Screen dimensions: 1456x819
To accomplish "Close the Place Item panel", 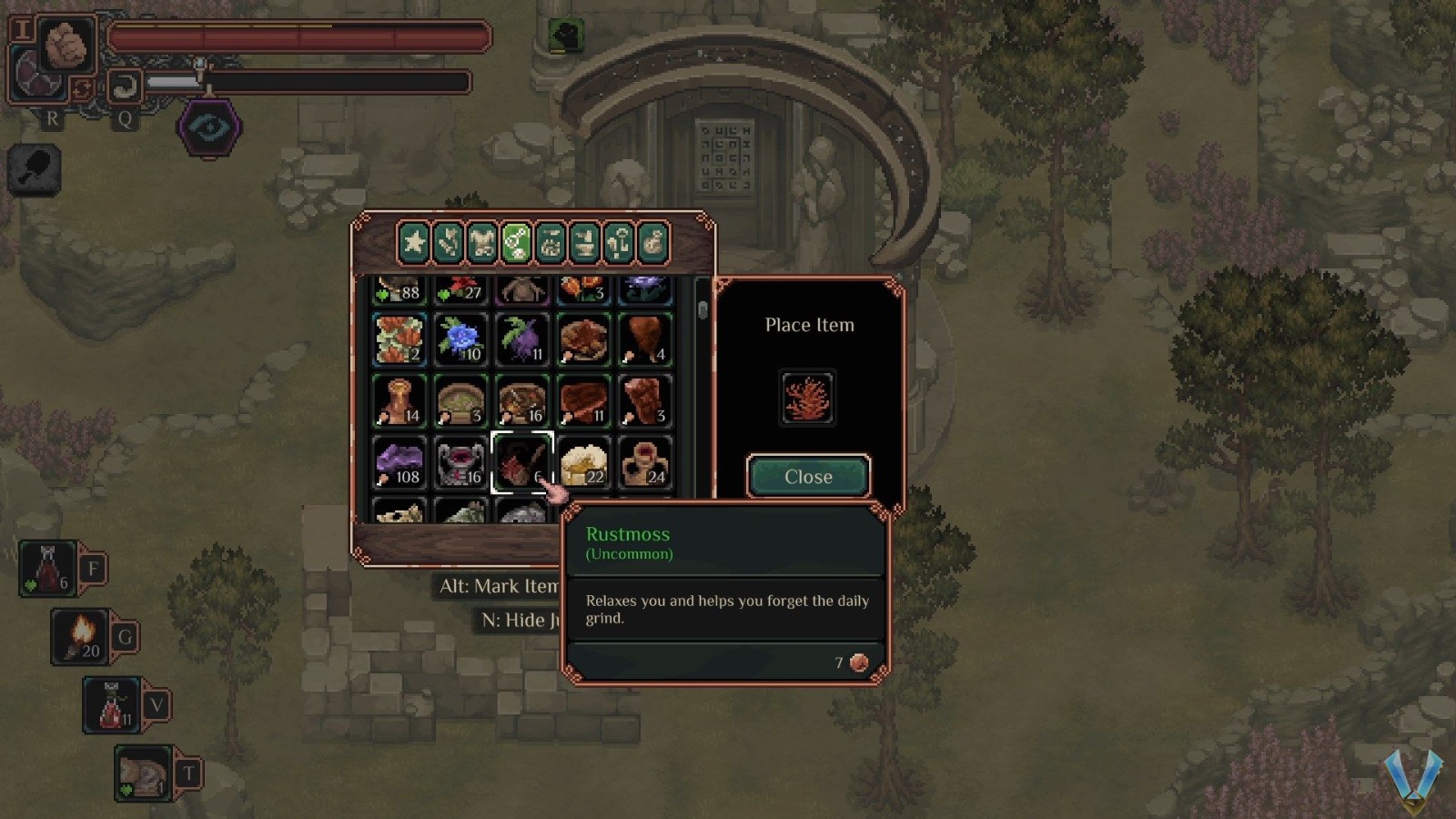I will [808, 477].
